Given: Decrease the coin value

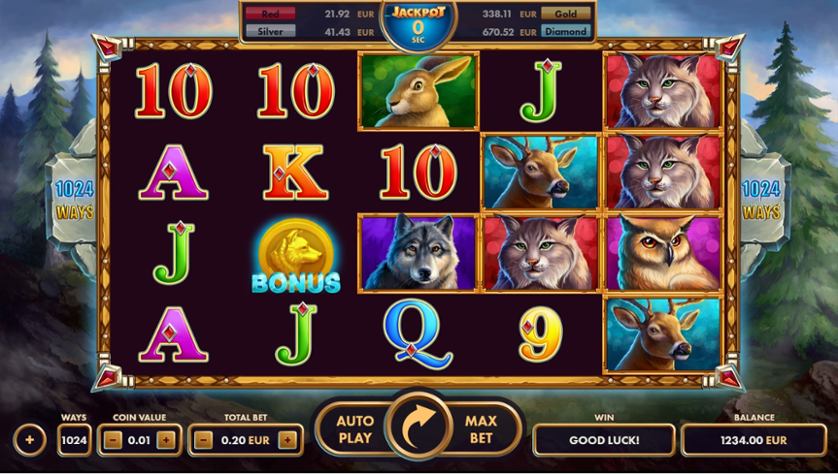Looking at the screenshot, I should tap(114, 439).
